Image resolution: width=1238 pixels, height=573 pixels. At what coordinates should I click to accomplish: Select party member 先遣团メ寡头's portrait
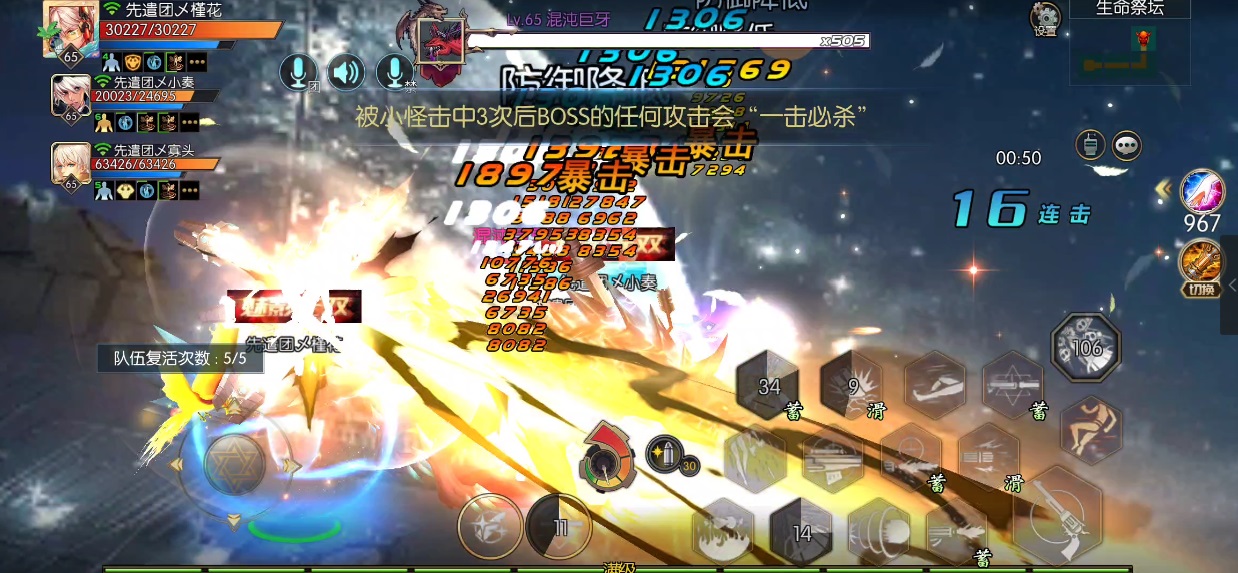(71, 166)
